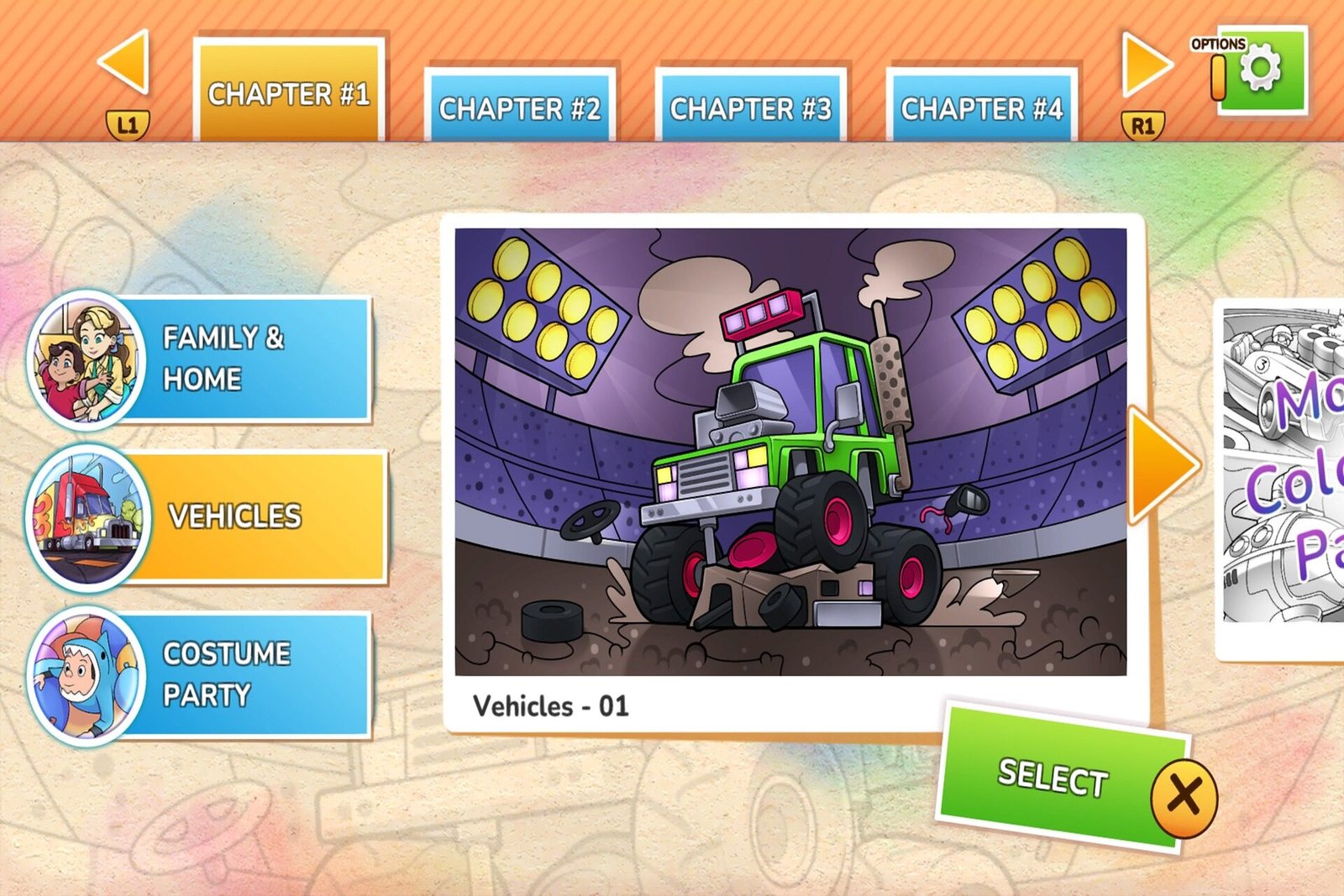Open the CHAPTER #3 chapter
Image resolution: width=1344 pixels, height=896 pixels.
click(x=751, y=107)
